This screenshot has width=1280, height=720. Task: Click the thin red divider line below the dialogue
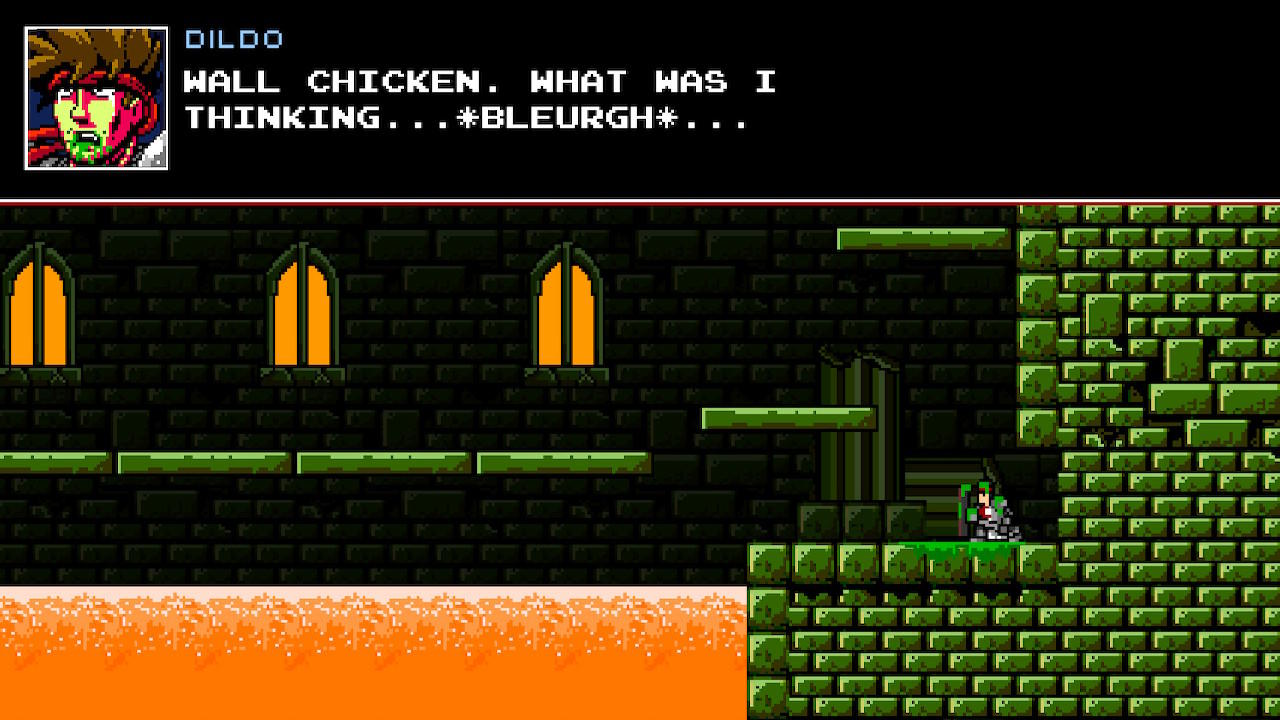pos(640,201)
